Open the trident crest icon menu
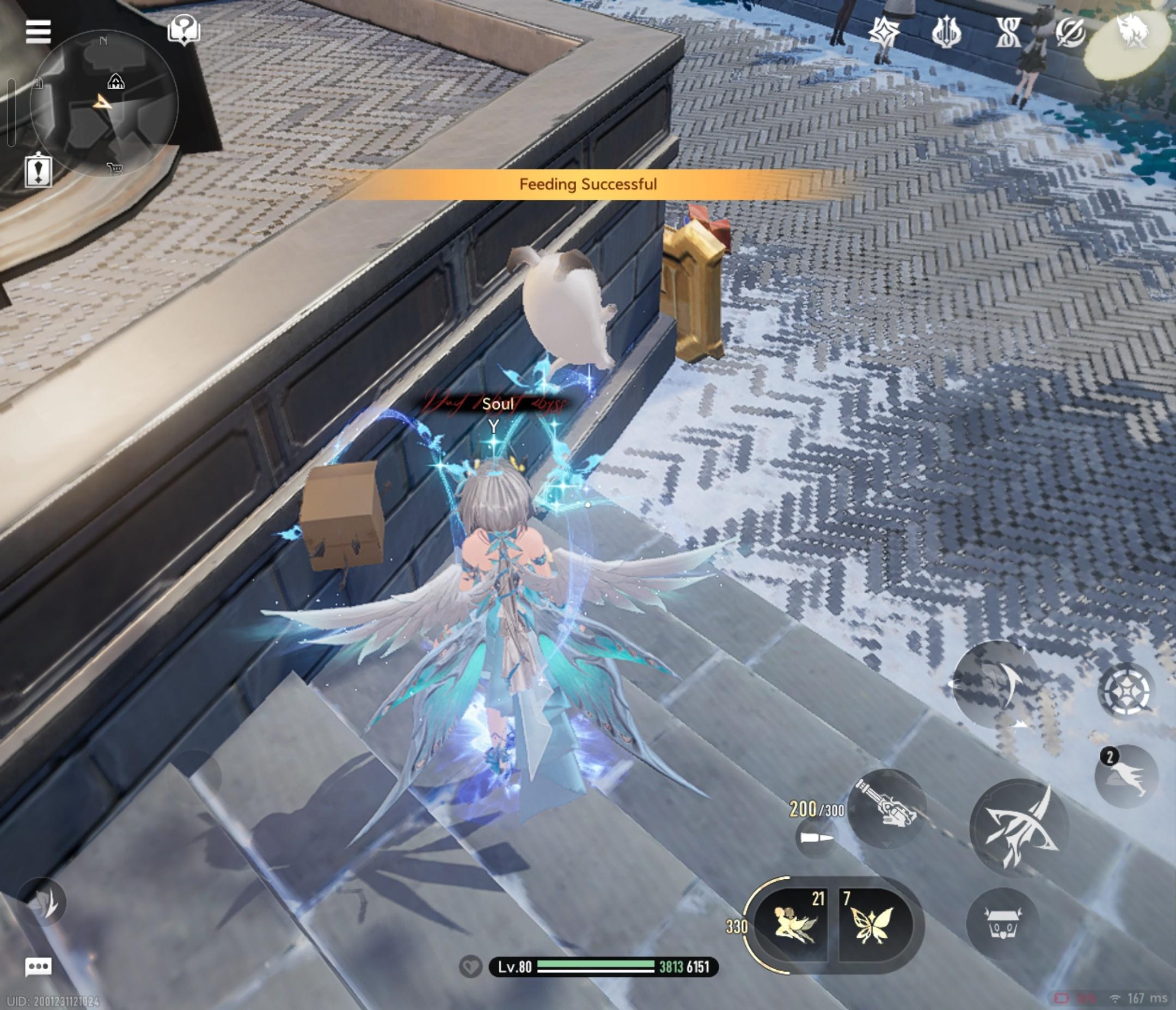 coord(946,32)
